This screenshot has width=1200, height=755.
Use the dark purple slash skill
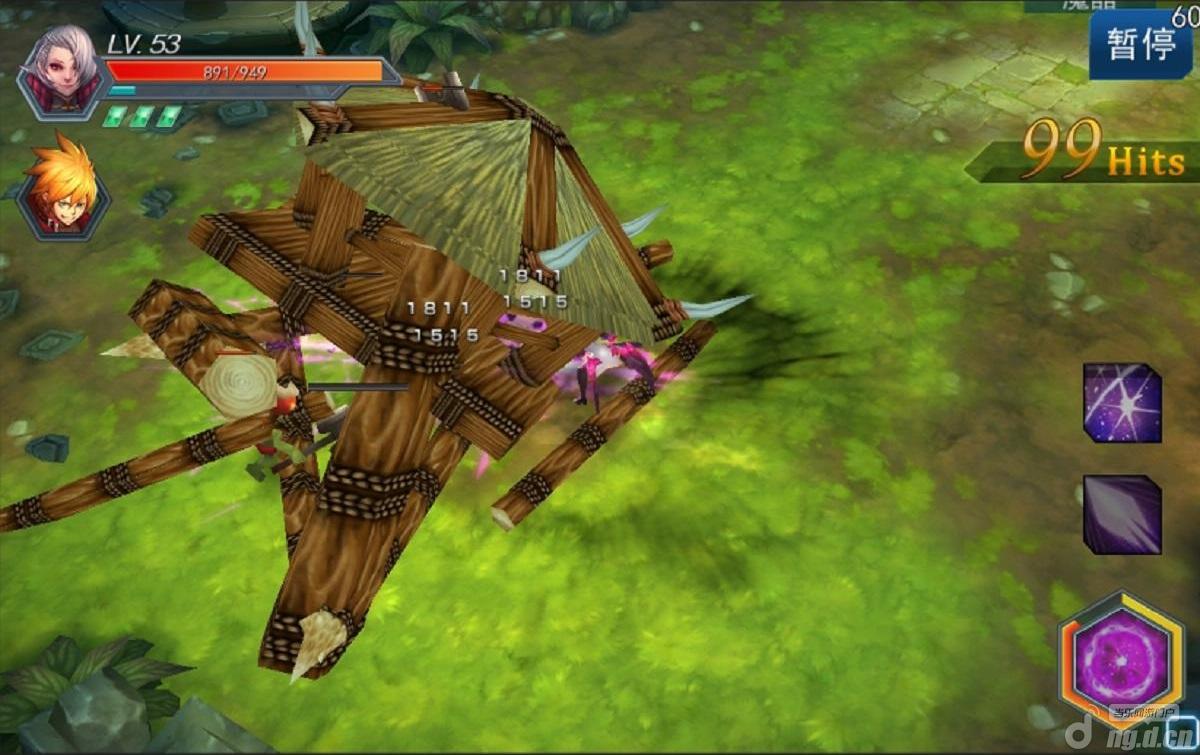(x=1122, y=514)
